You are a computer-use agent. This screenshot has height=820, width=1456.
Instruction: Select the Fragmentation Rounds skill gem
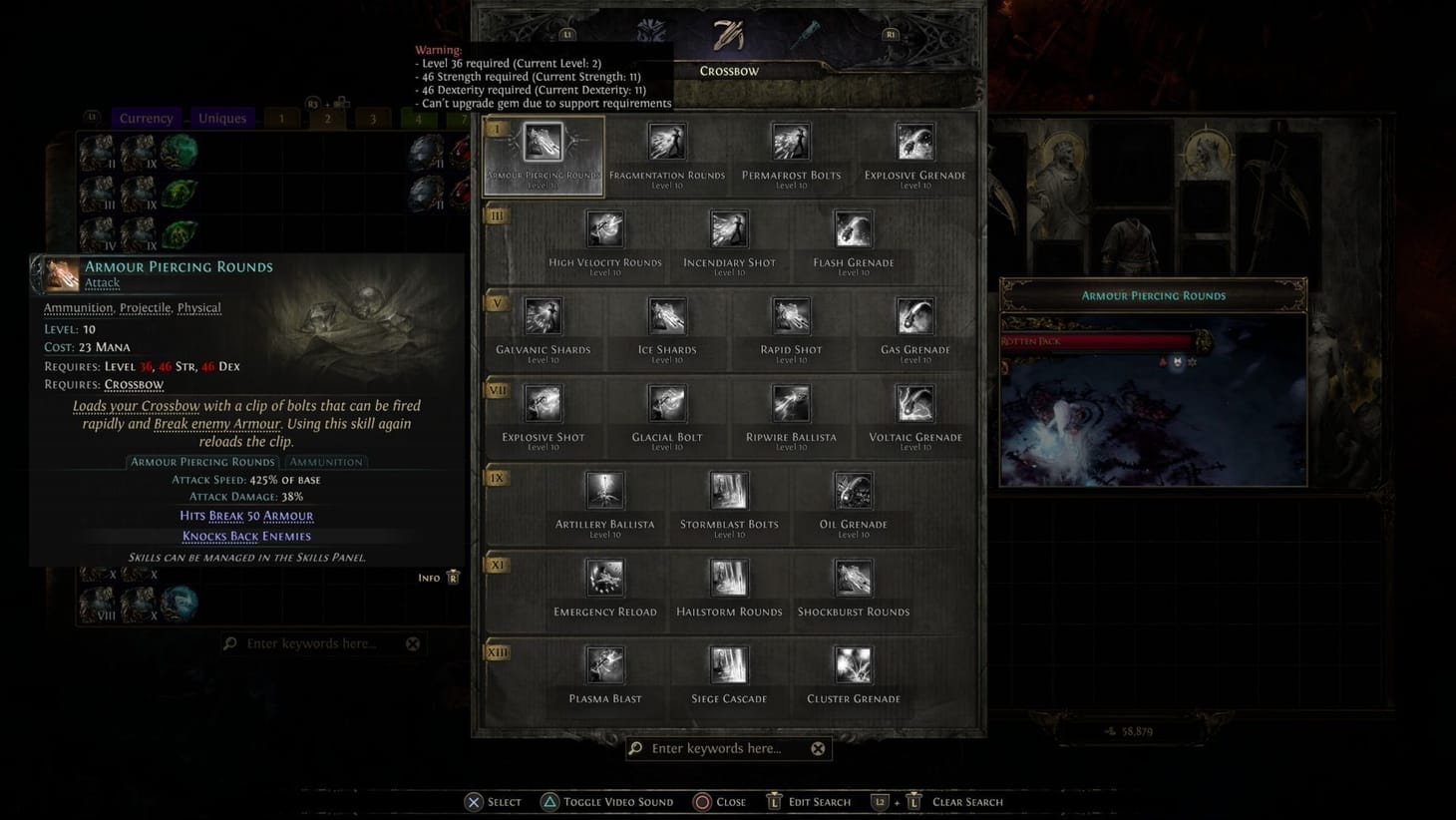(666, 141)
